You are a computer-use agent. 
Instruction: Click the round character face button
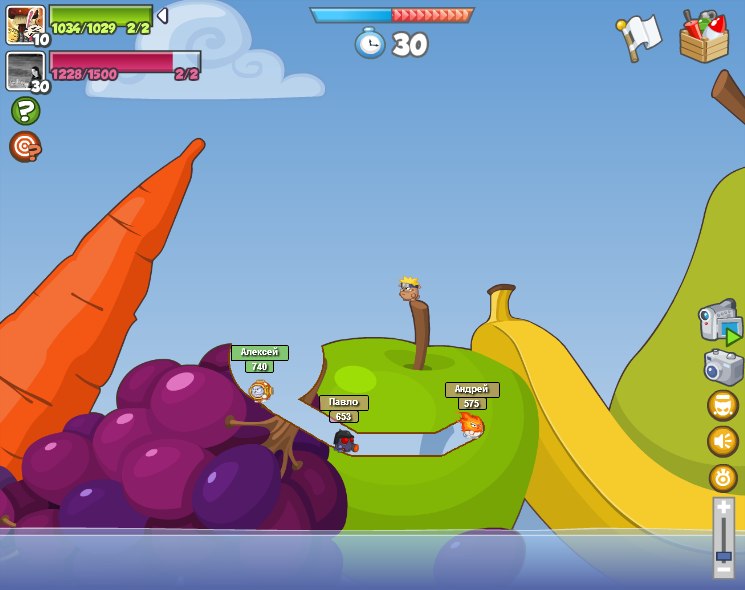coord(722,405)
